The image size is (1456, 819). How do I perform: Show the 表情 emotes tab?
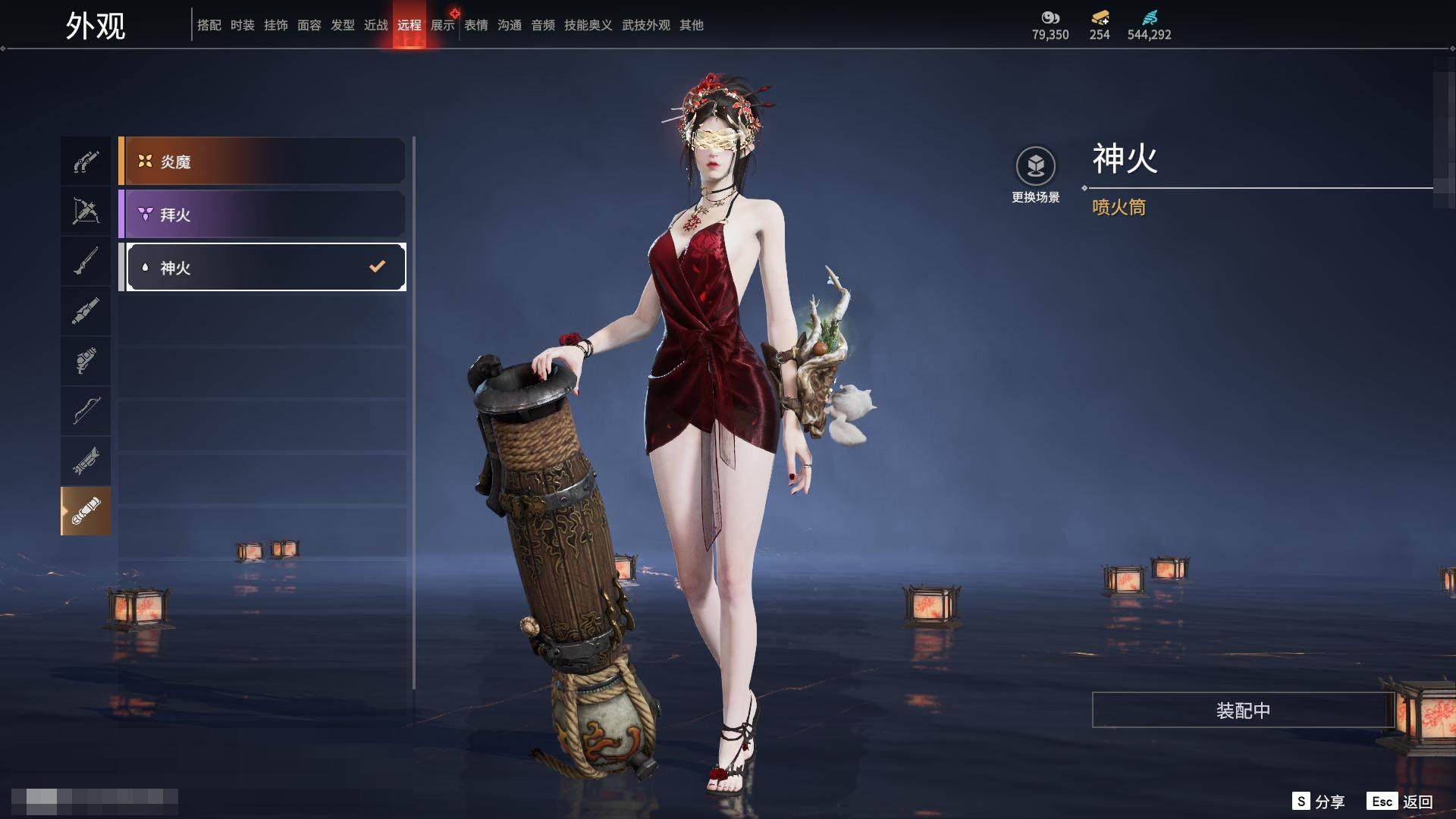[476, 26]
